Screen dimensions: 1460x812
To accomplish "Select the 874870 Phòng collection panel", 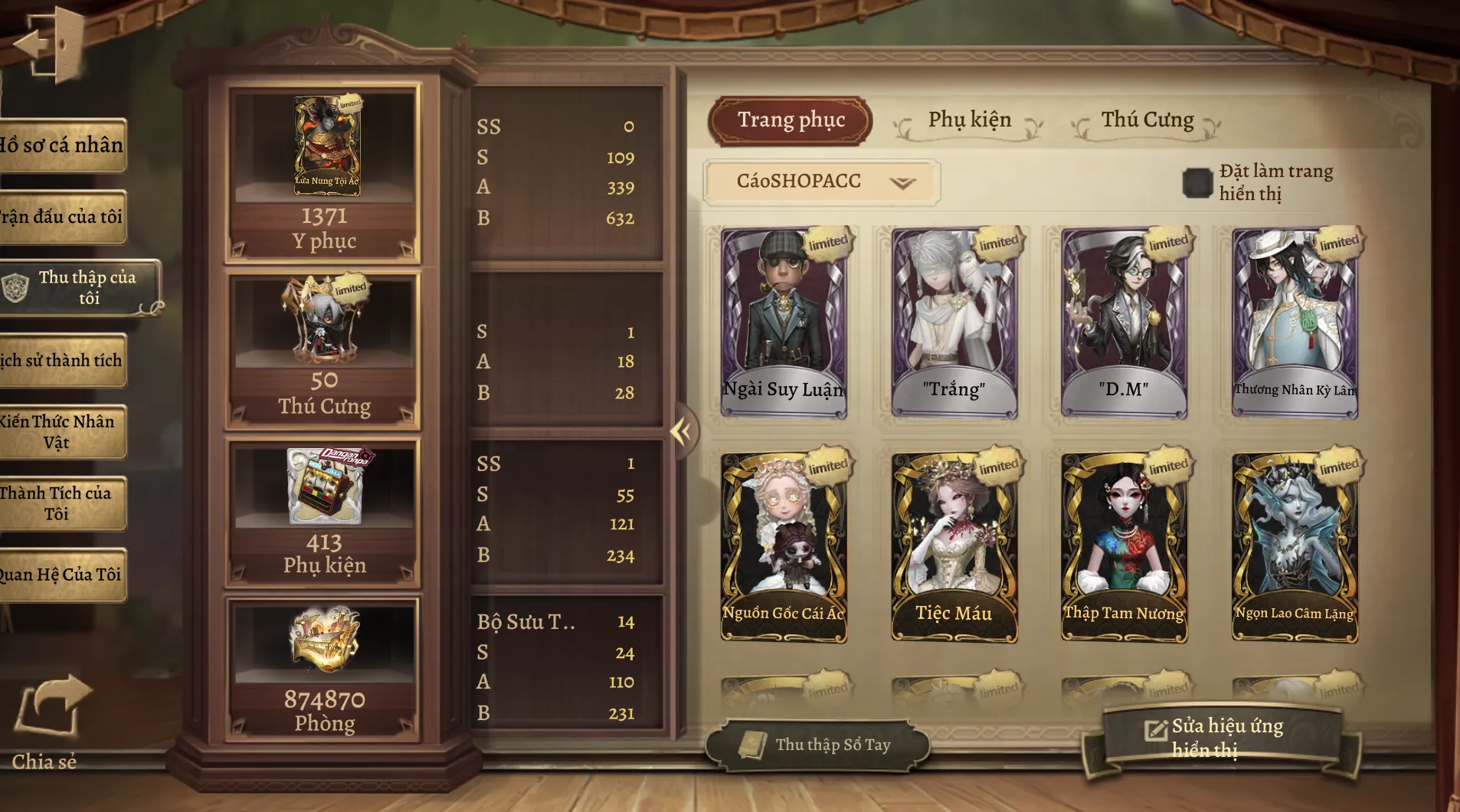I will [323, 670].
